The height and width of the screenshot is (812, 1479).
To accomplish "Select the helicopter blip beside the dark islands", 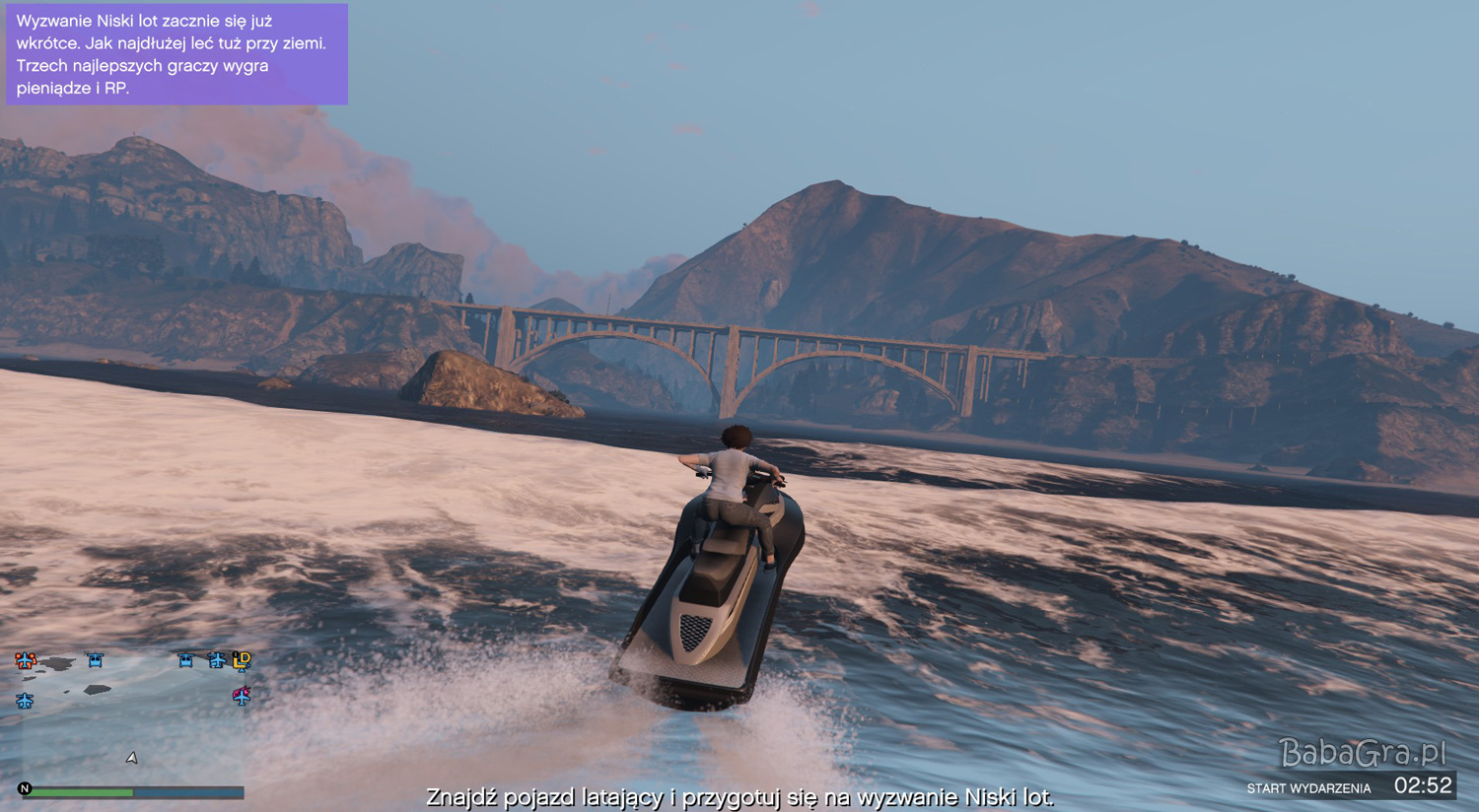I will click(x=95, y=660).
